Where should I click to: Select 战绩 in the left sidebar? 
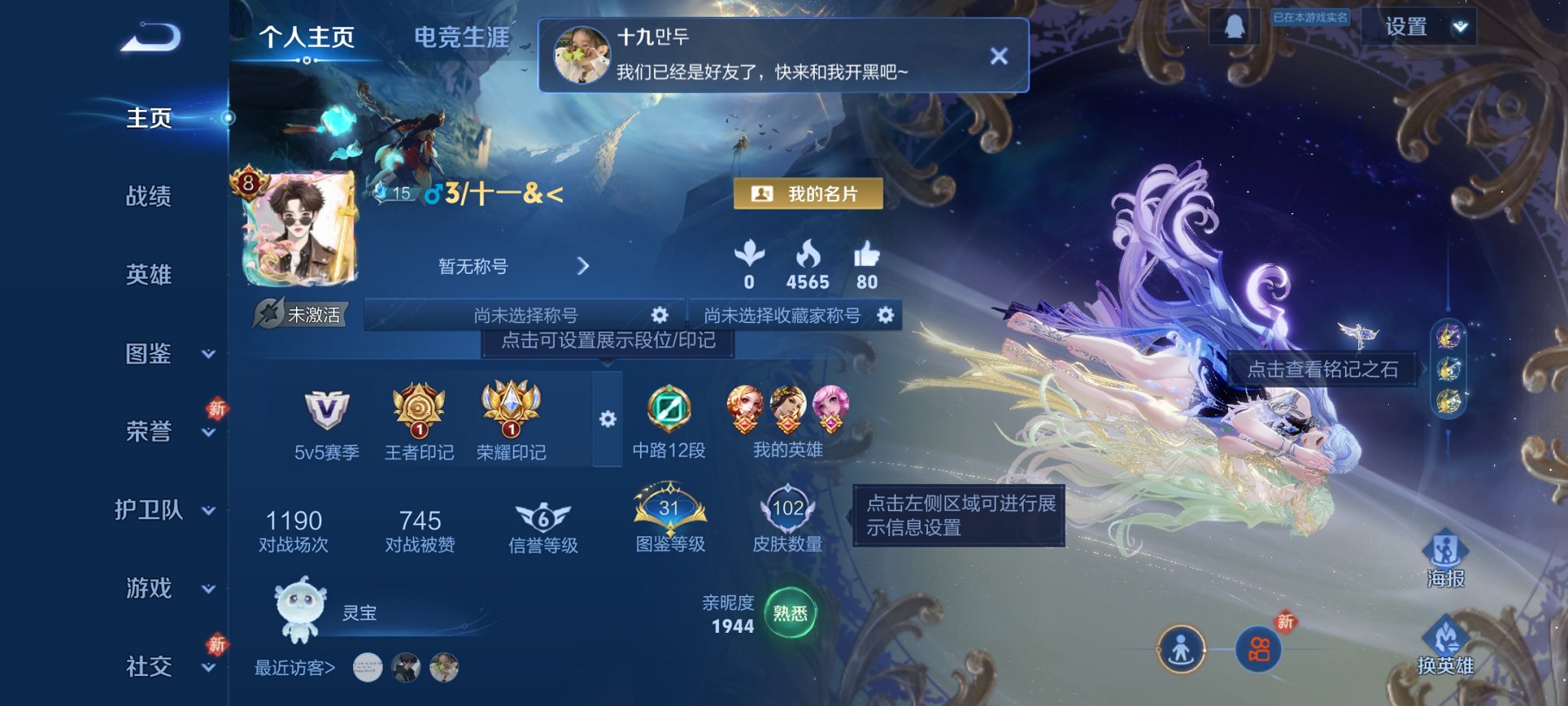[x=148, y=198]
